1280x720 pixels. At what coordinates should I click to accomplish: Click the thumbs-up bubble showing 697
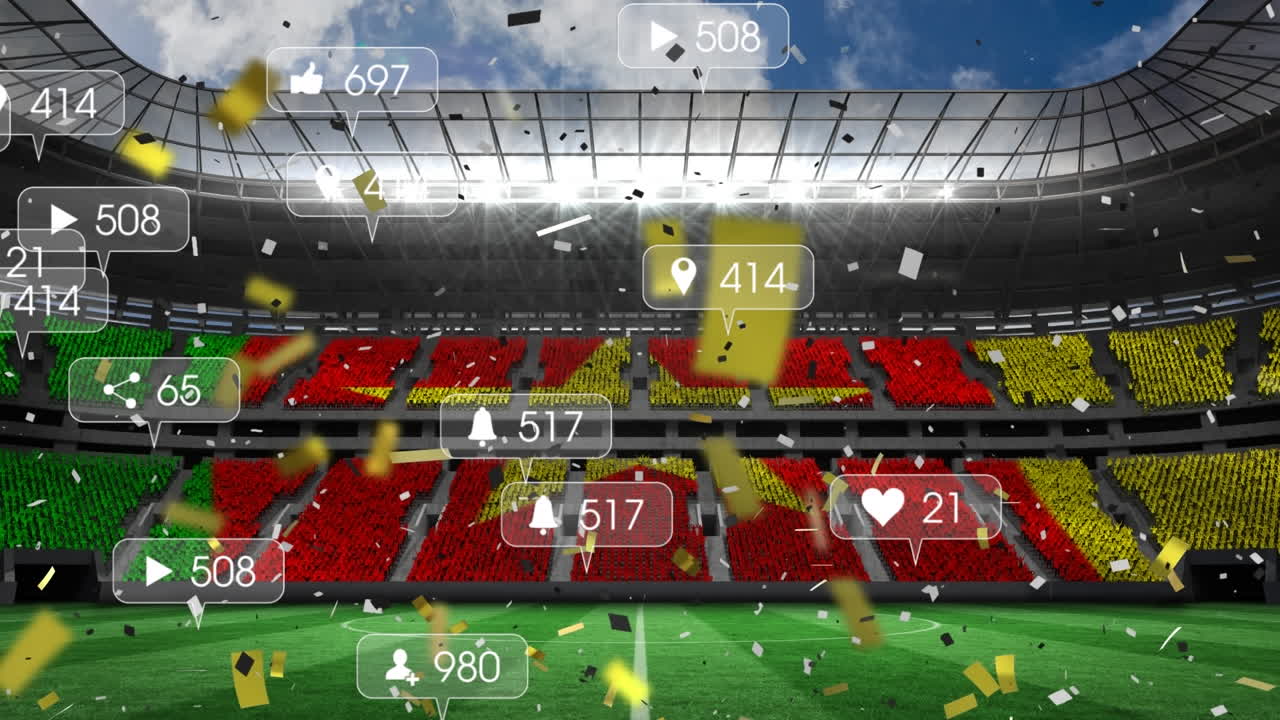click(352, 80)
